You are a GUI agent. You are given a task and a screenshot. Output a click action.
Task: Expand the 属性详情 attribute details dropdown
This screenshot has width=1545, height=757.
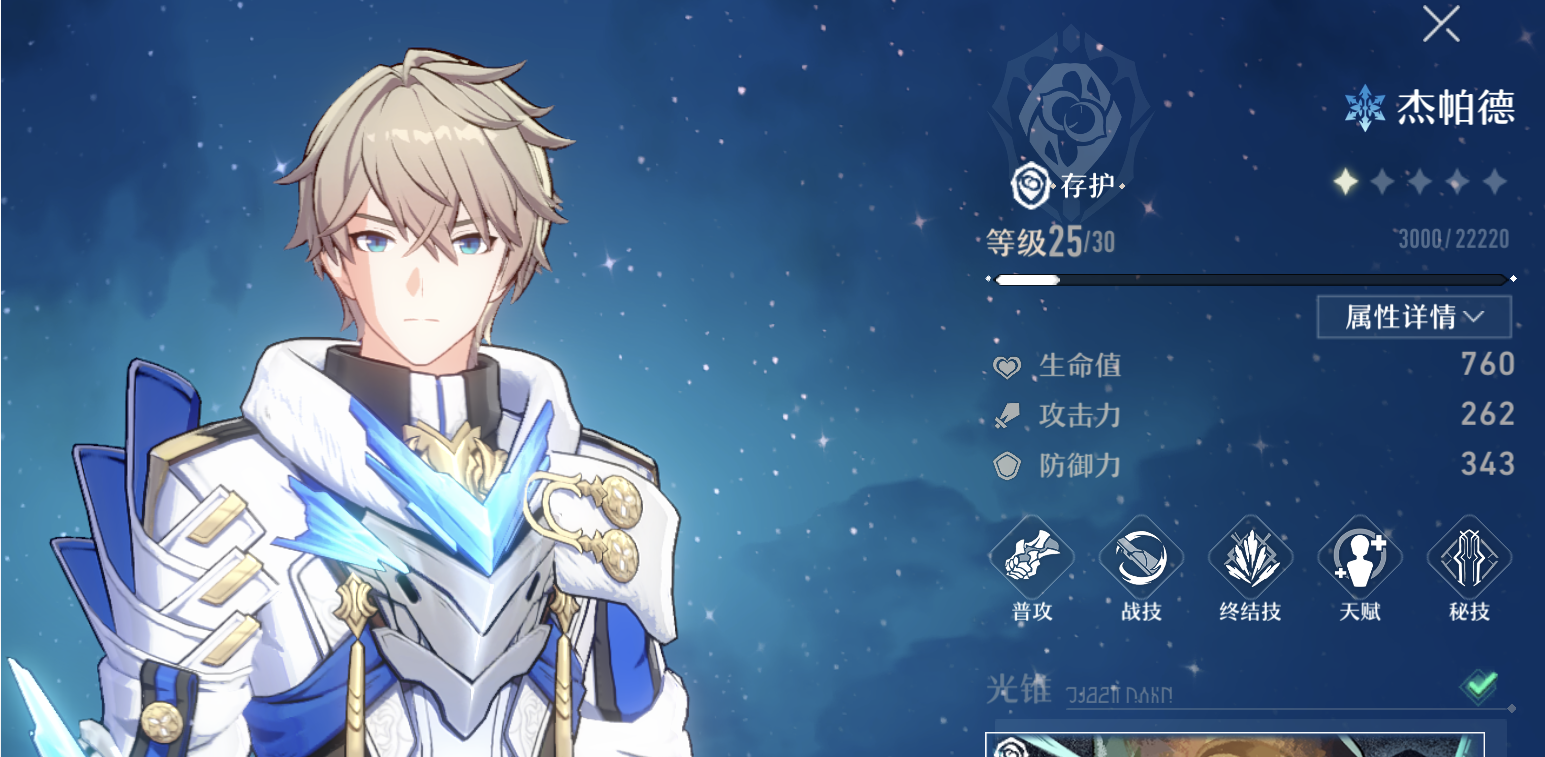pos(1413,317)
